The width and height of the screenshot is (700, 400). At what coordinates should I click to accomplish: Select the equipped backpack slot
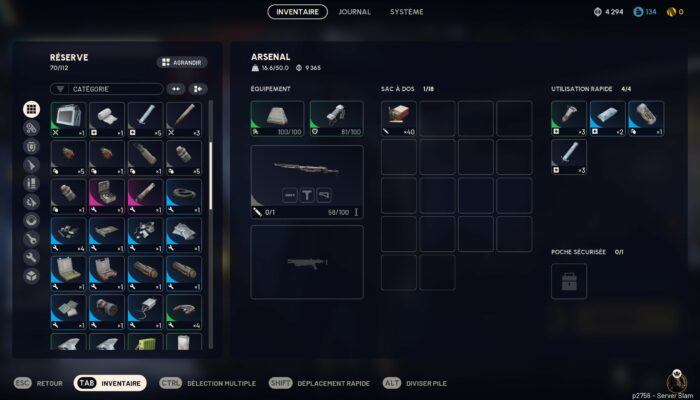[x=277, y=119]
